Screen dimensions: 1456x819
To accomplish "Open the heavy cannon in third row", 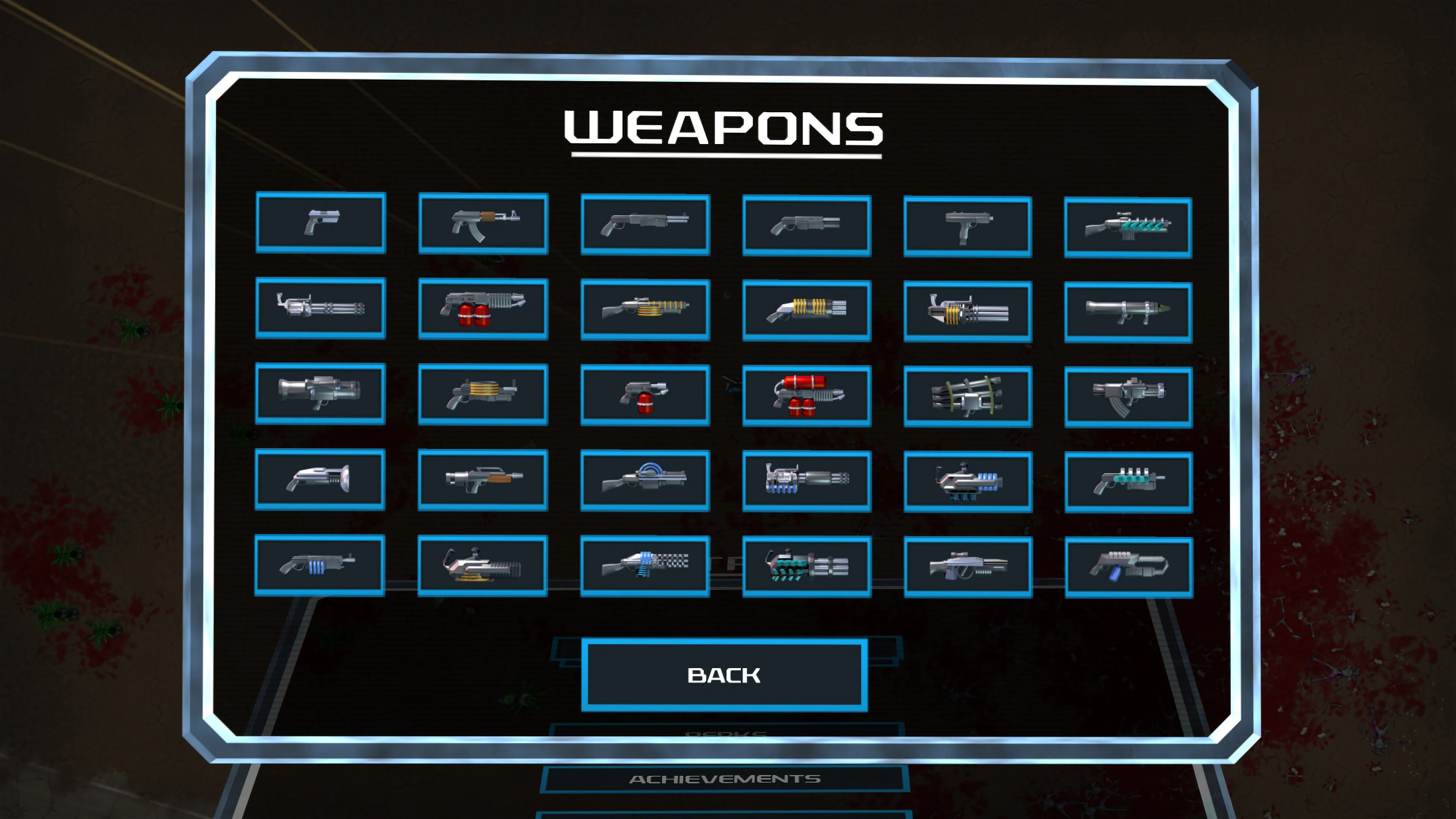I will pos(320,394).
